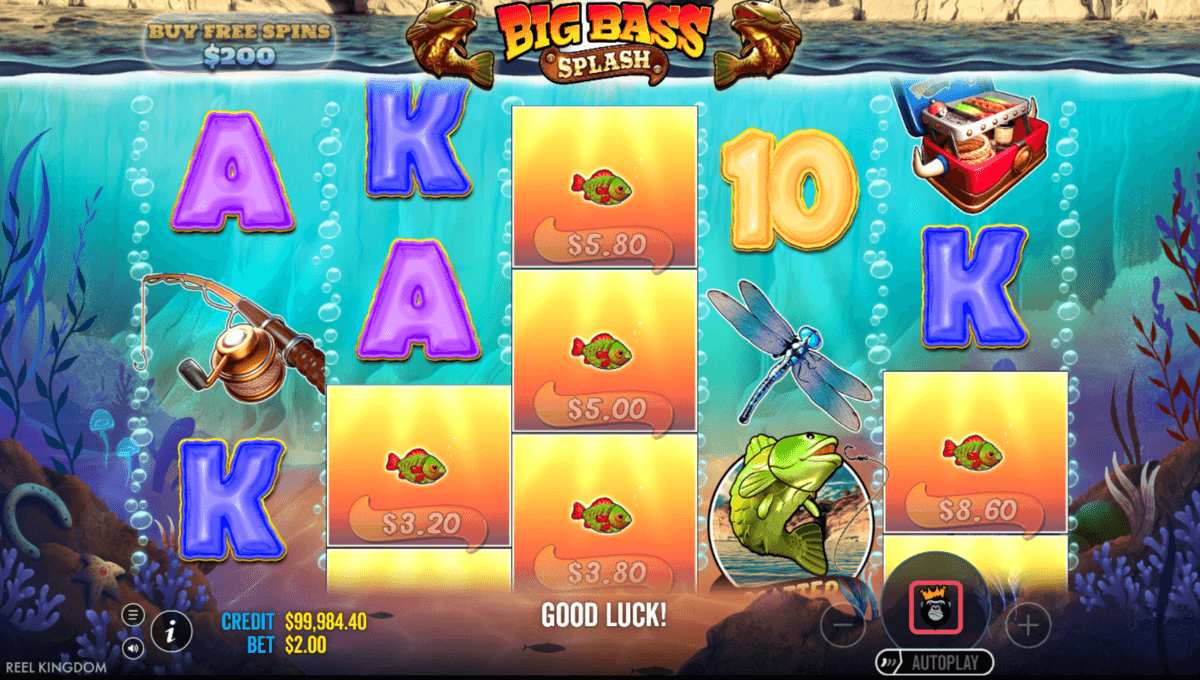Show the game info paytable
This screenshot has width=1200, height=680.
(x=172, y=630)
